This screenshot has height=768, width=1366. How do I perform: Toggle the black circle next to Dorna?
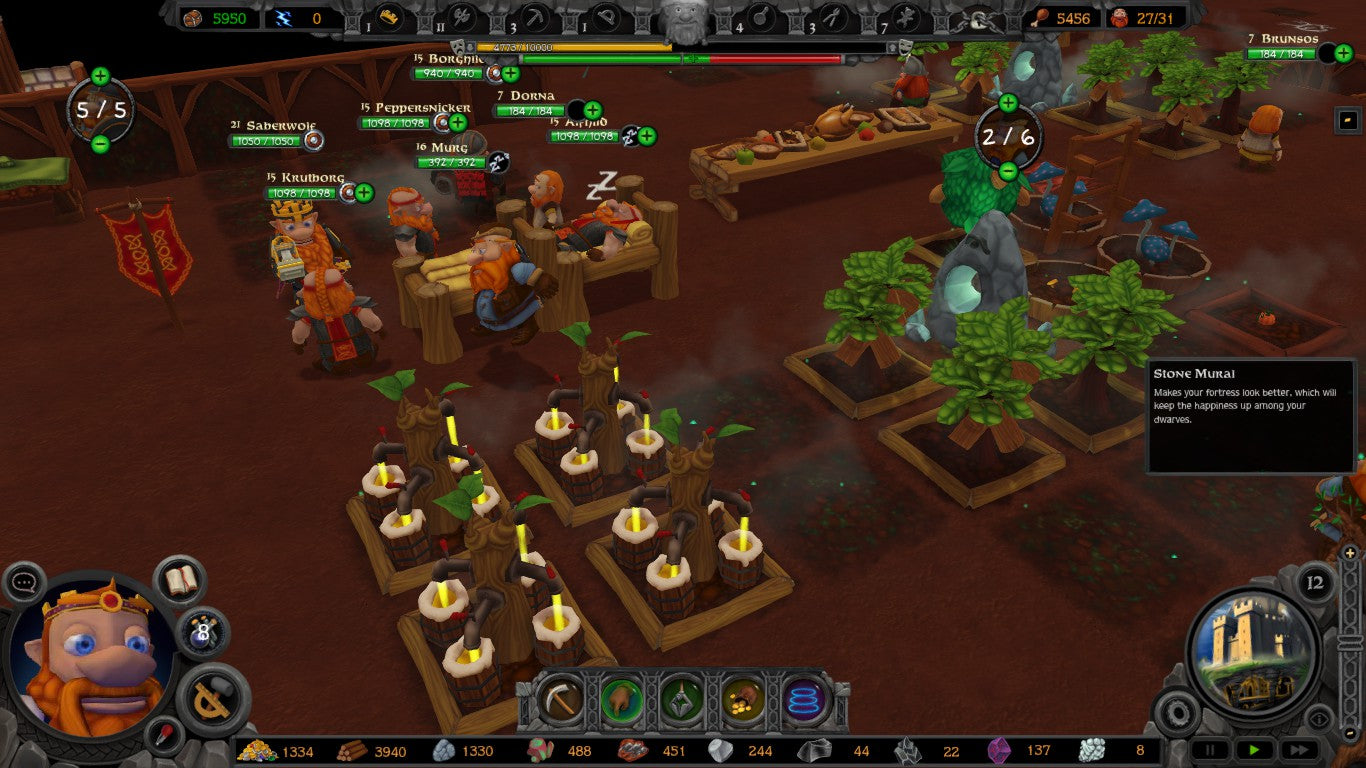[578, 108]
